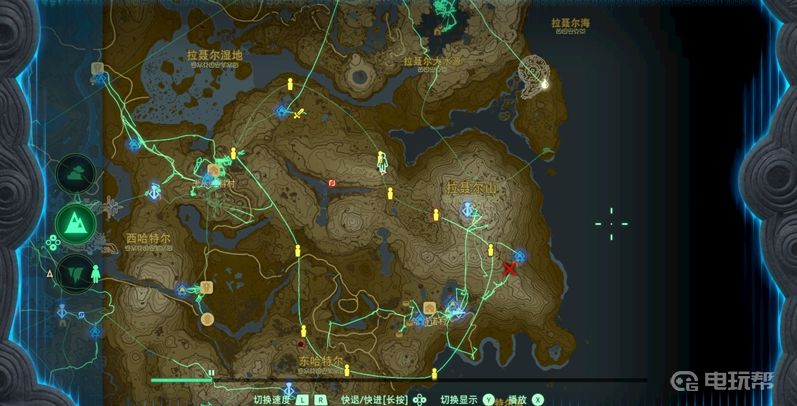The width and height of the screenshot is (797, 406).
Task: Select the surface map layer
Action: point(76,223)
